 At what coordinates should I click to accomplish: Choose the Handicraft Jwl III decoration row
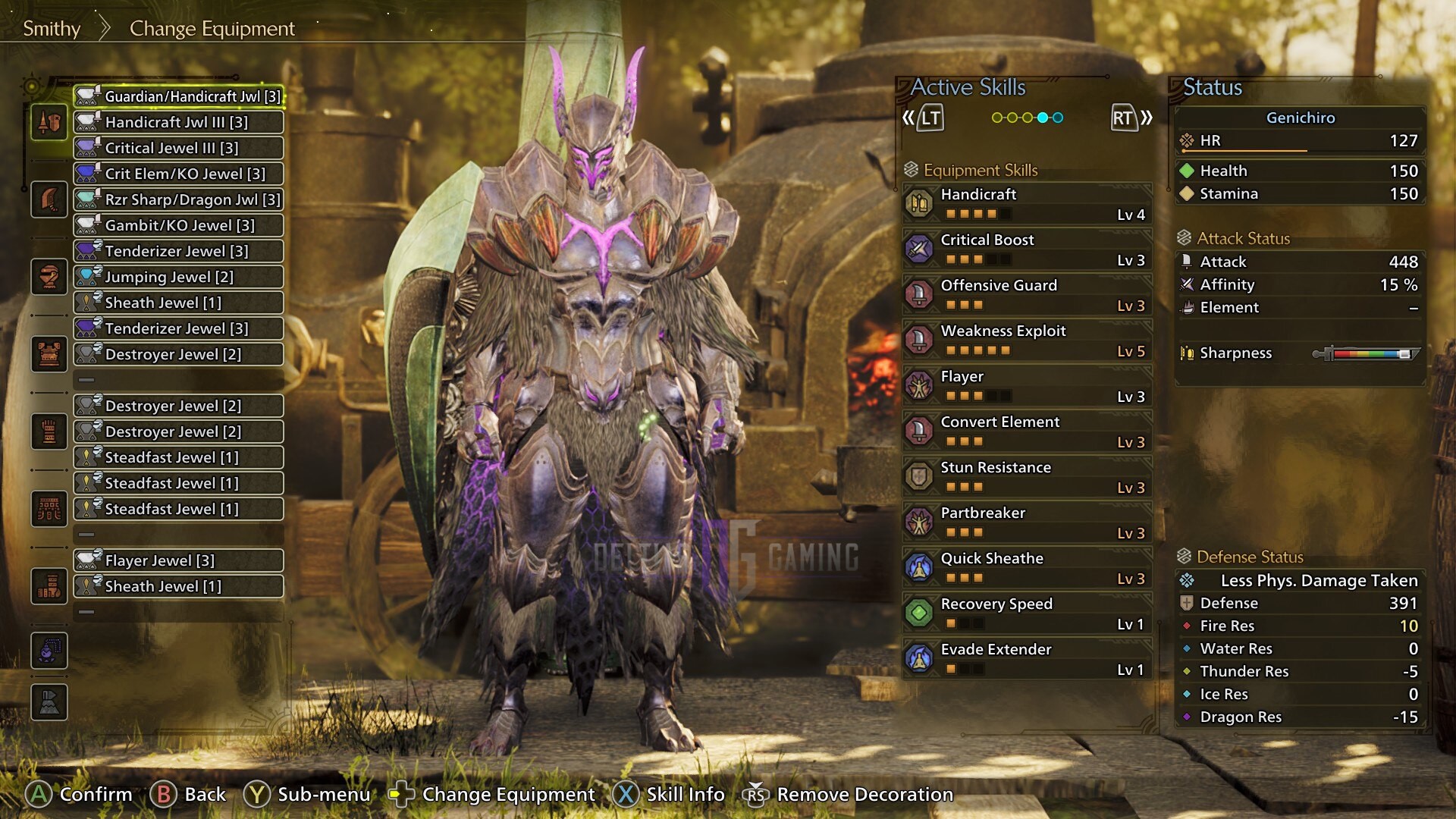tap(179, 122)
